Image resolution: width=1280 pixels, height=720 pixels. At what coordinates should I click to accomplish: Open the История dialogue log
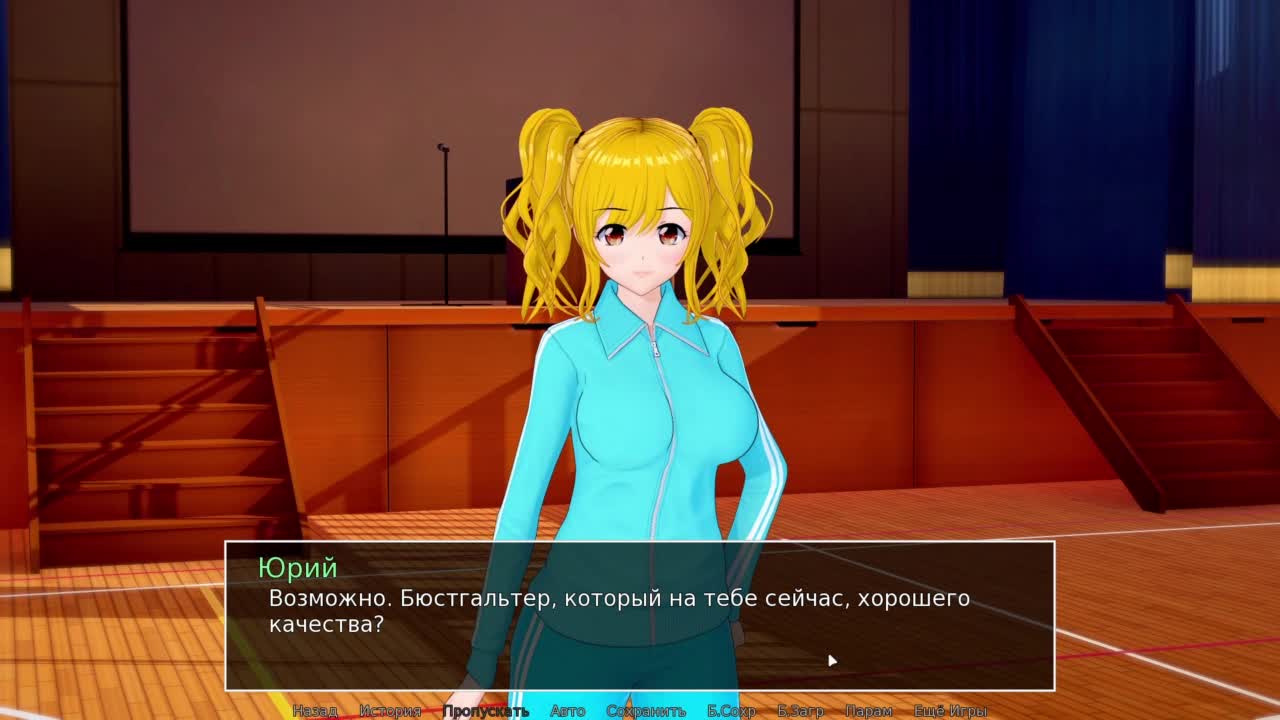tap(390, 711)
